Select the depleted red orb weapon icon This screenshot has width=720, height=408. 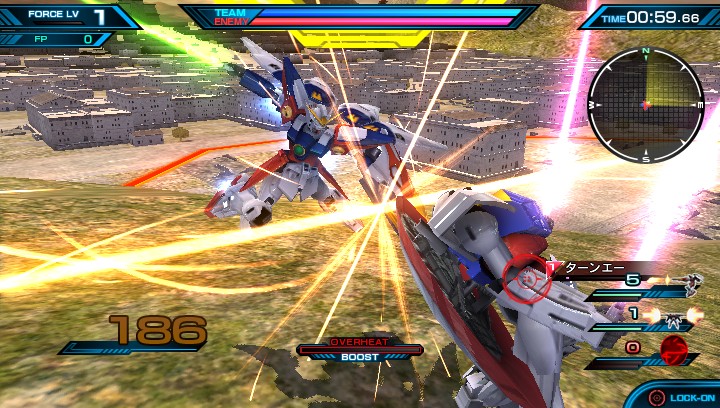(676, 350)
